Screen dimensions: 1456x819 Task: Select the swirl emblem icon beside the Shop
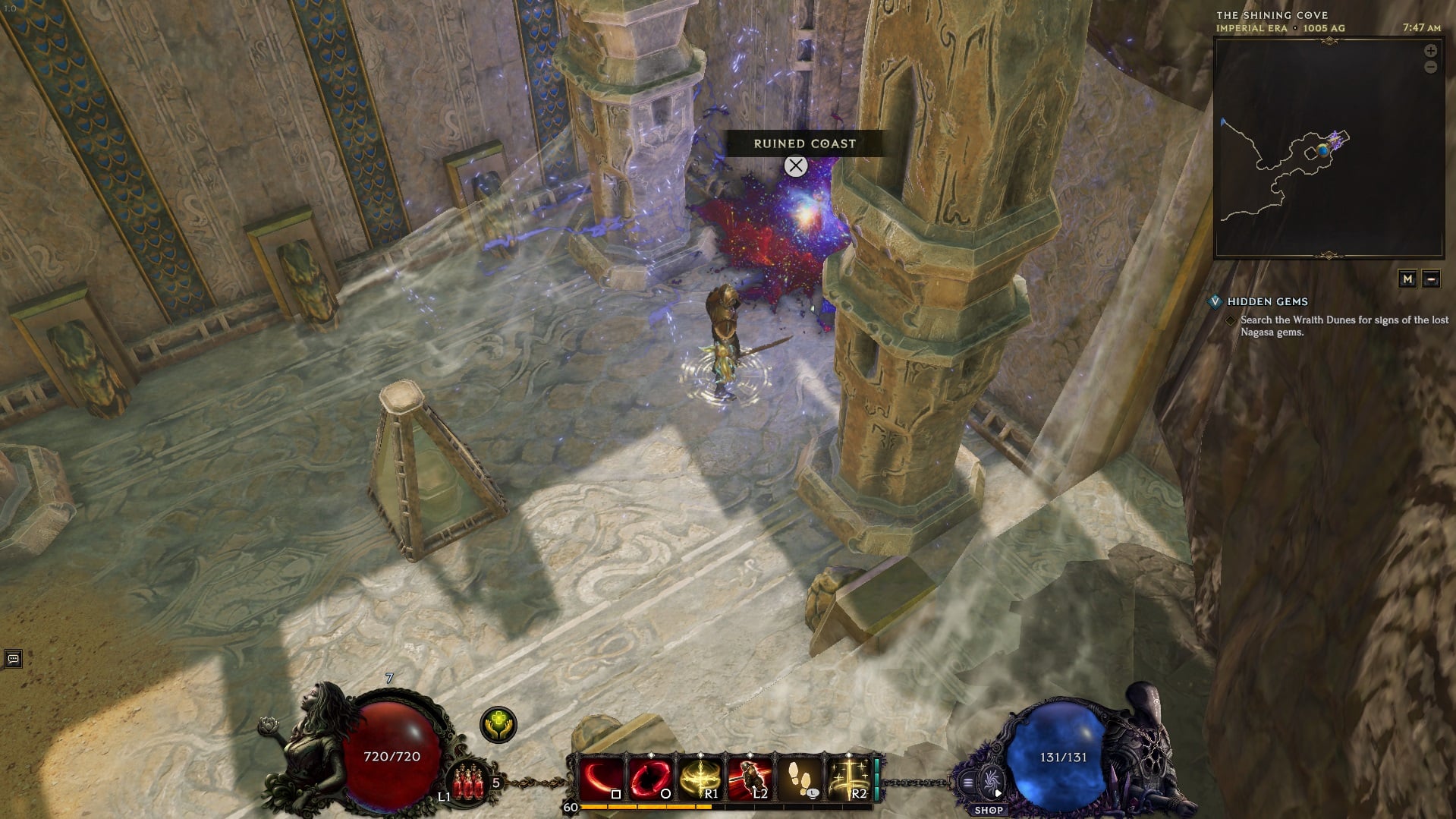tap(991, 782)
